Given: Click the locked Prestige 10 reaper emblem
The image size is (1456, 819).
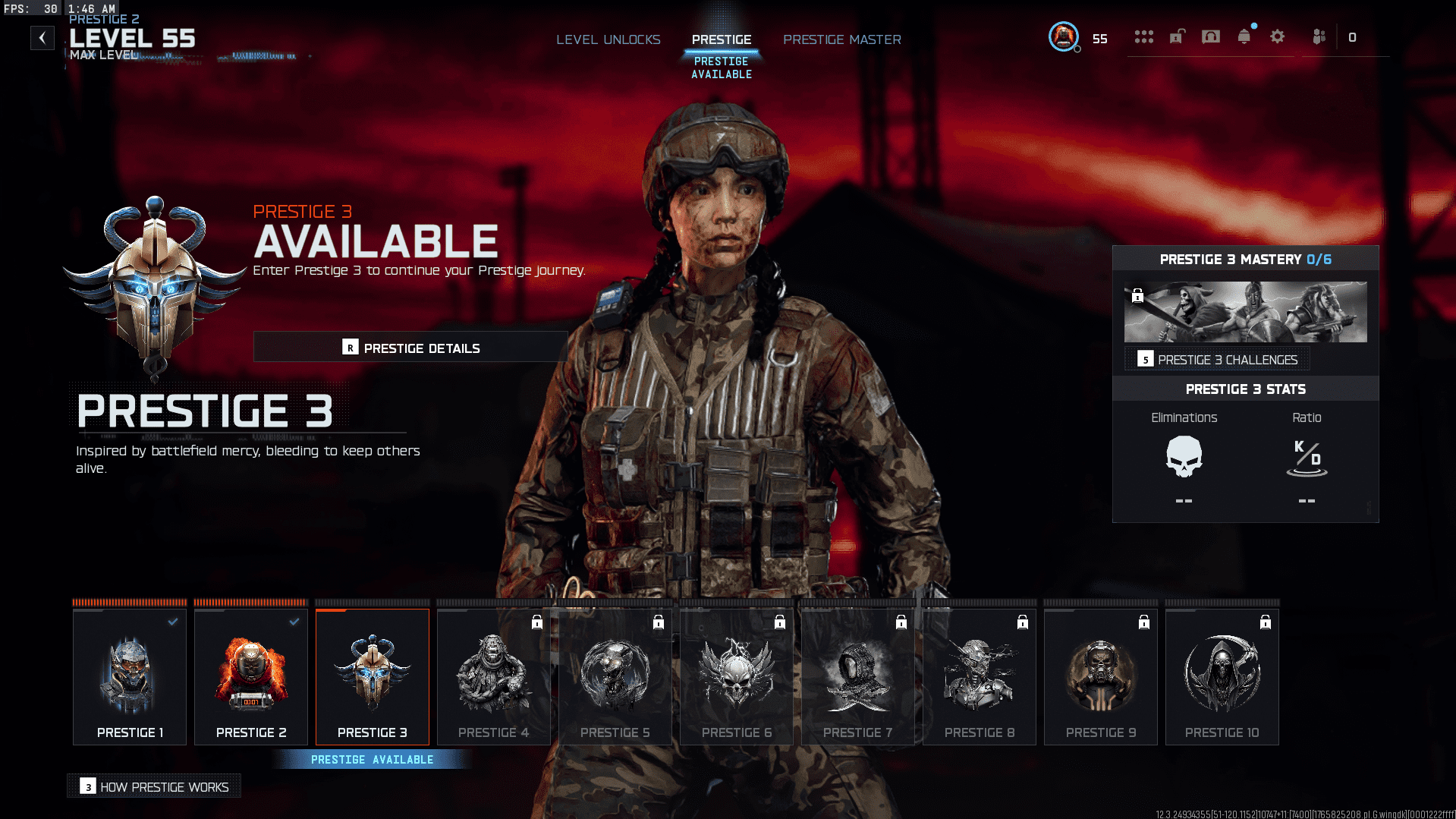Looking at the screenshot, I should pos(1222,672).
